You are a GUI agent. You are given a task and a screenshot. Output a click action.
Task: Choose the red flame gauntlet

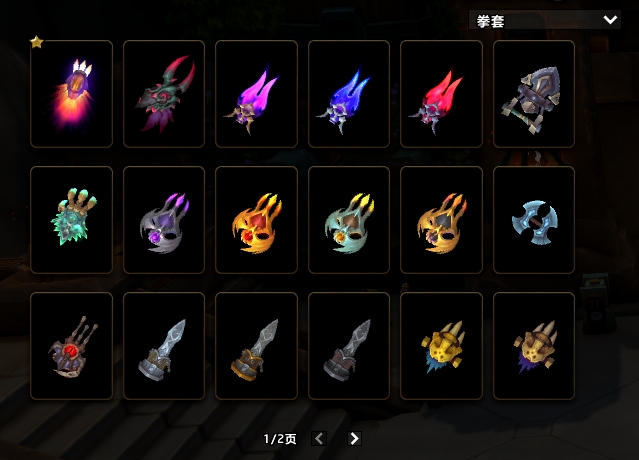click(441, 94)
